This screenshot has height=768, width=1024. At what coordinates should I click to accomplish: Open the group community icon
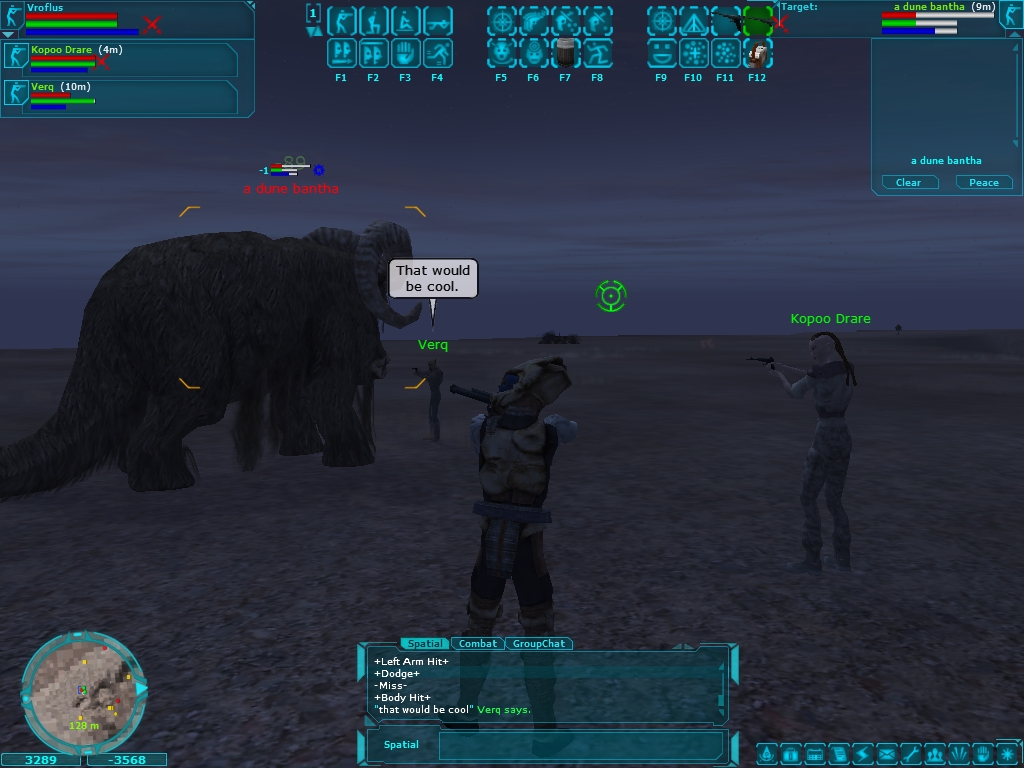pyautogui.click(x=934, y=753)
